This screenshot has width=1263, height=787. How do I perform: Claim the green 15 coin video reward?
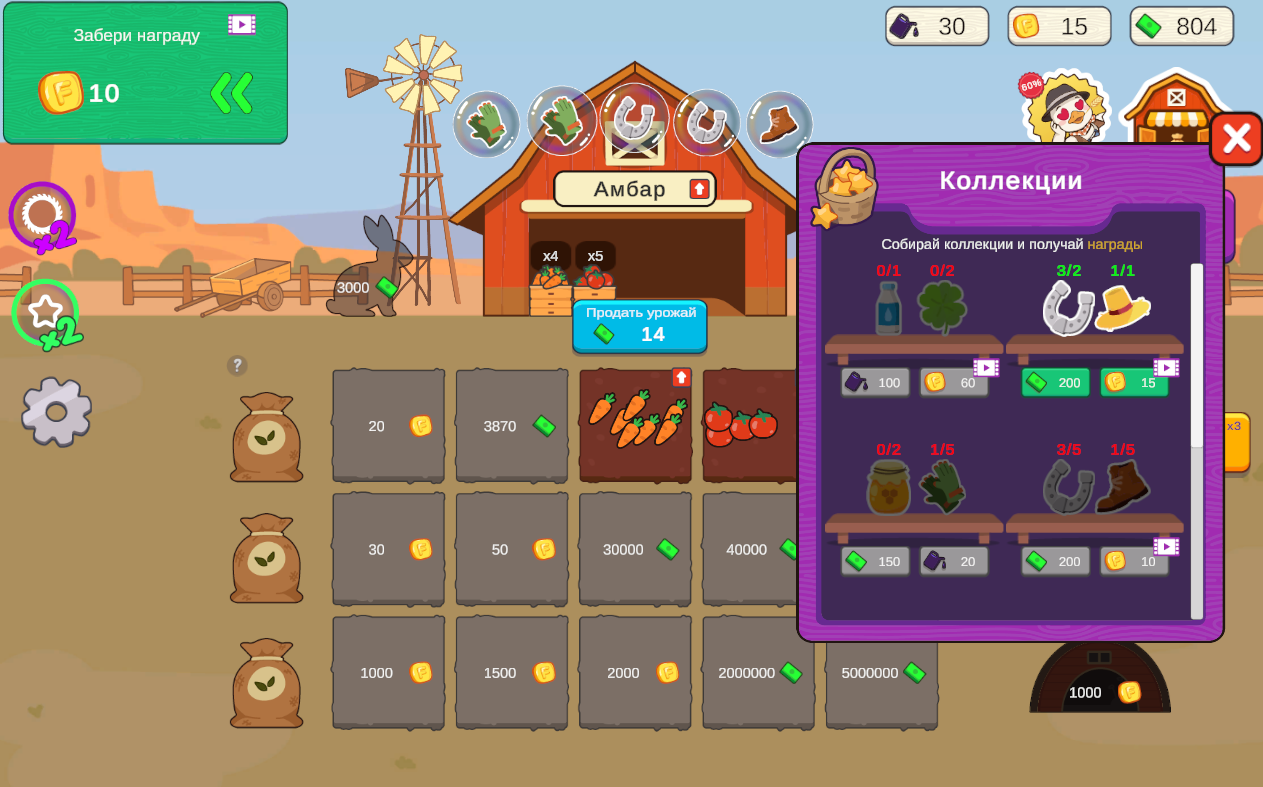tap(1134, 382)
